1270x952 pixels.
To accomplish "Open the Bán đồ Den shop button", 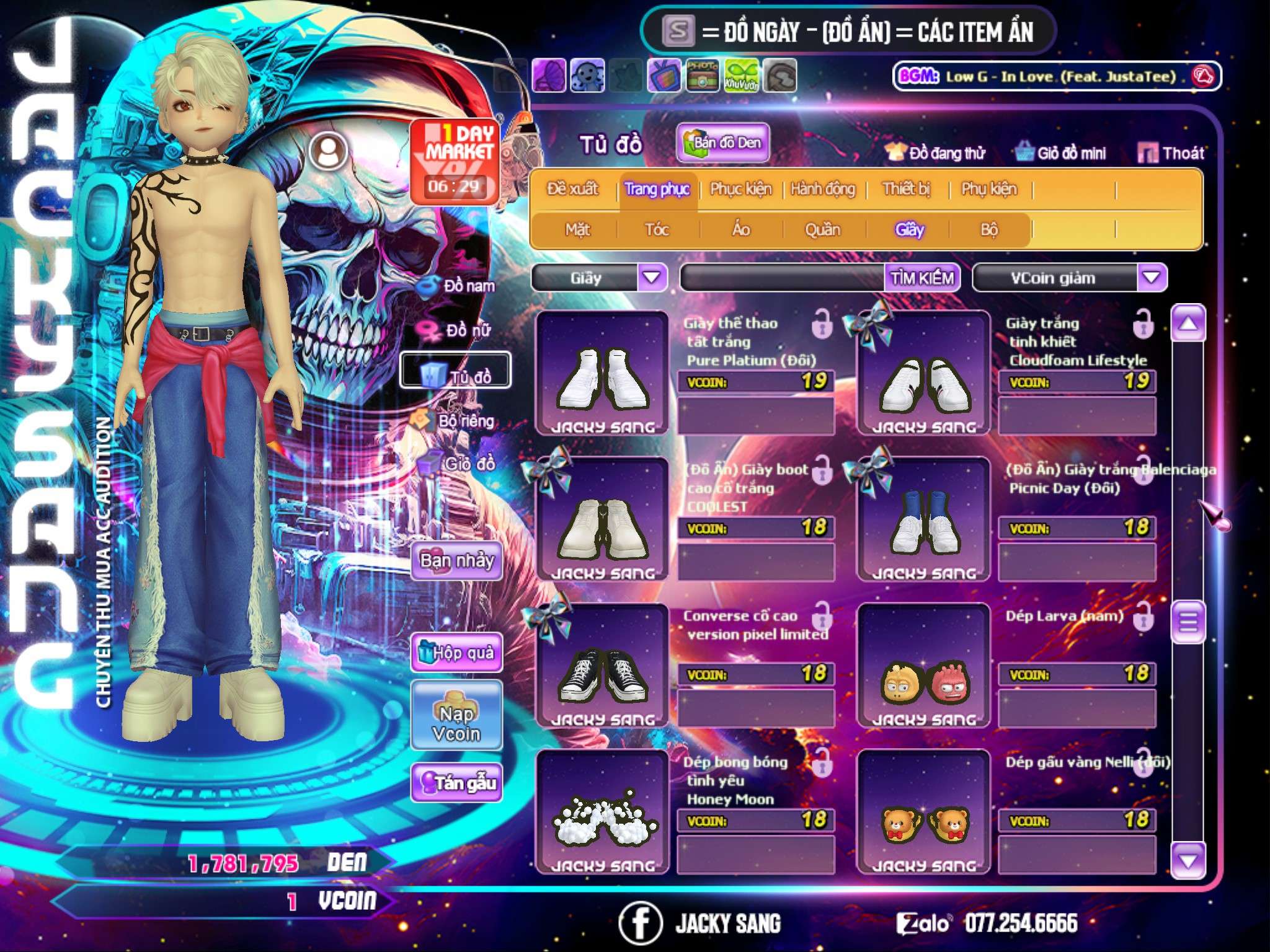I will 722,143.
